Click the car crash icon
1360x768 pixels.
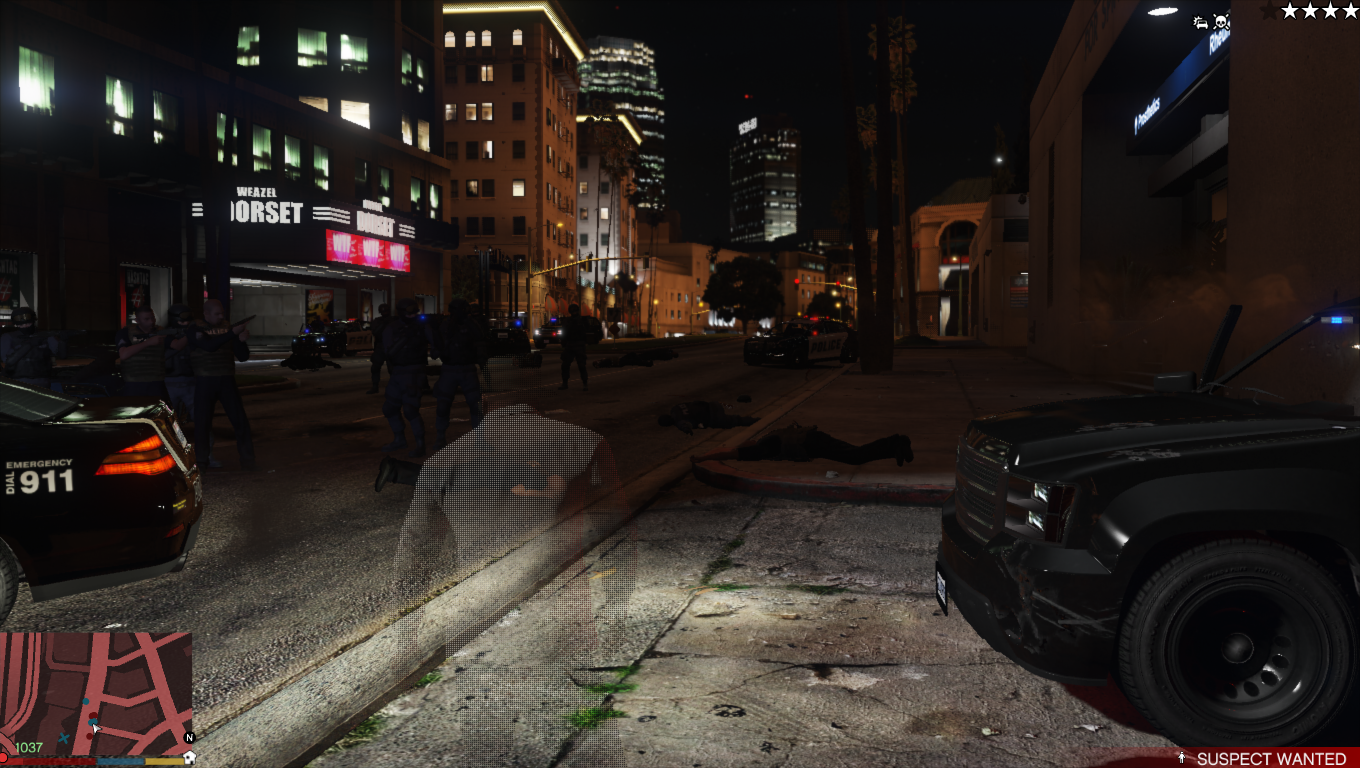click(x=1201, y=22)
